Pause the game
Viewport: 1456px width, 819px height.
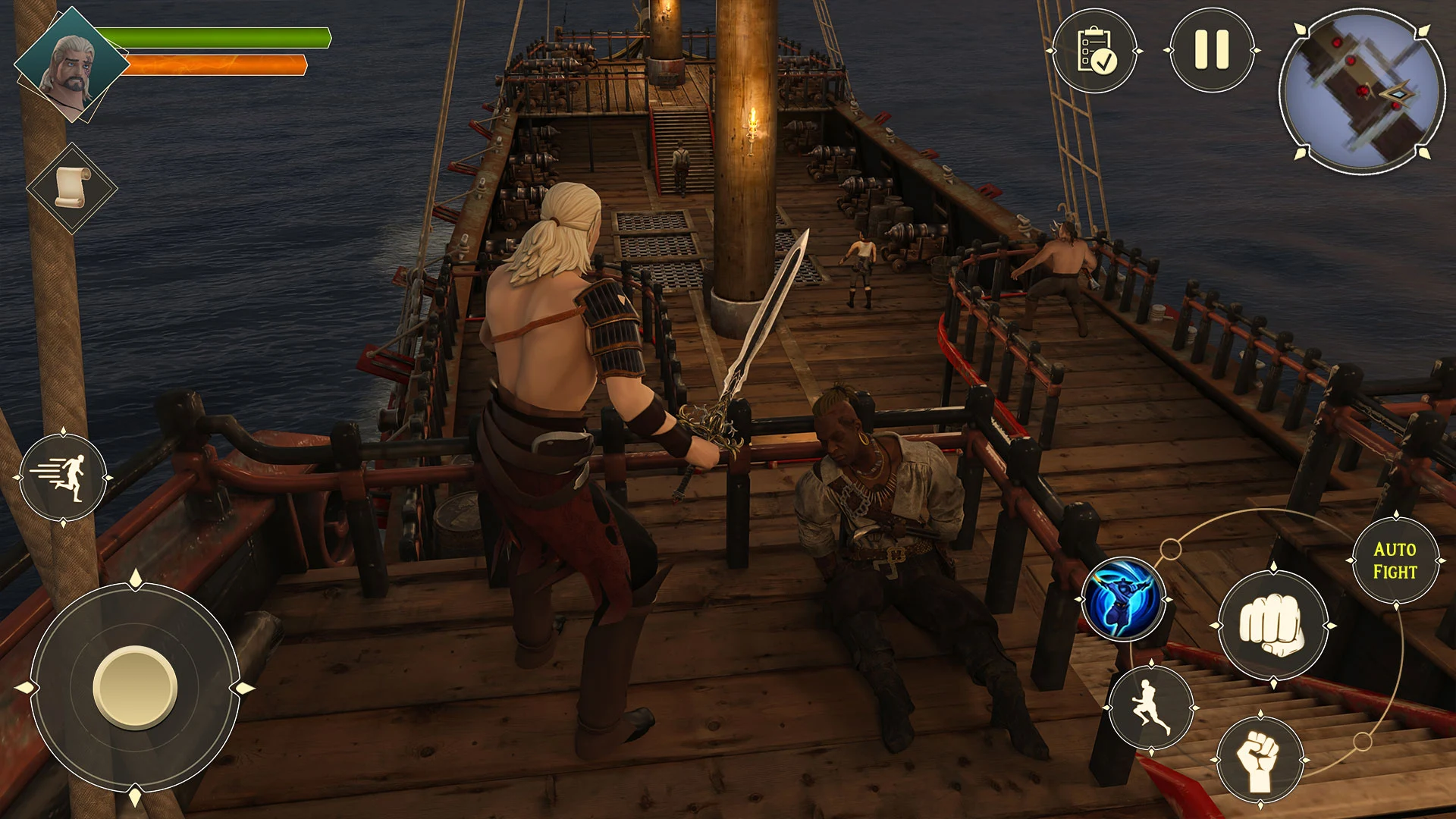1211,51
